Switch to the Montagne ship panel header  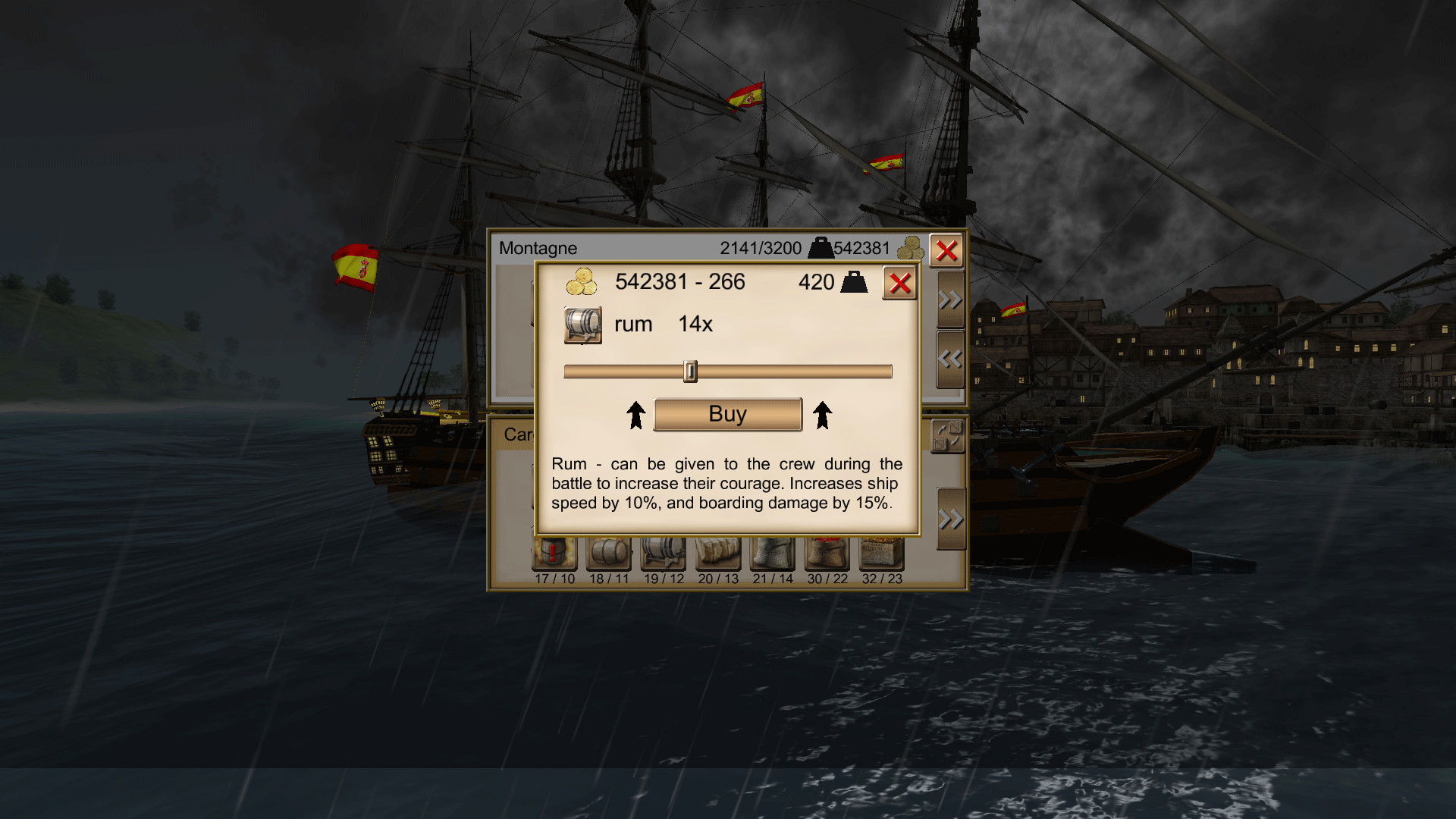(538, 247)
